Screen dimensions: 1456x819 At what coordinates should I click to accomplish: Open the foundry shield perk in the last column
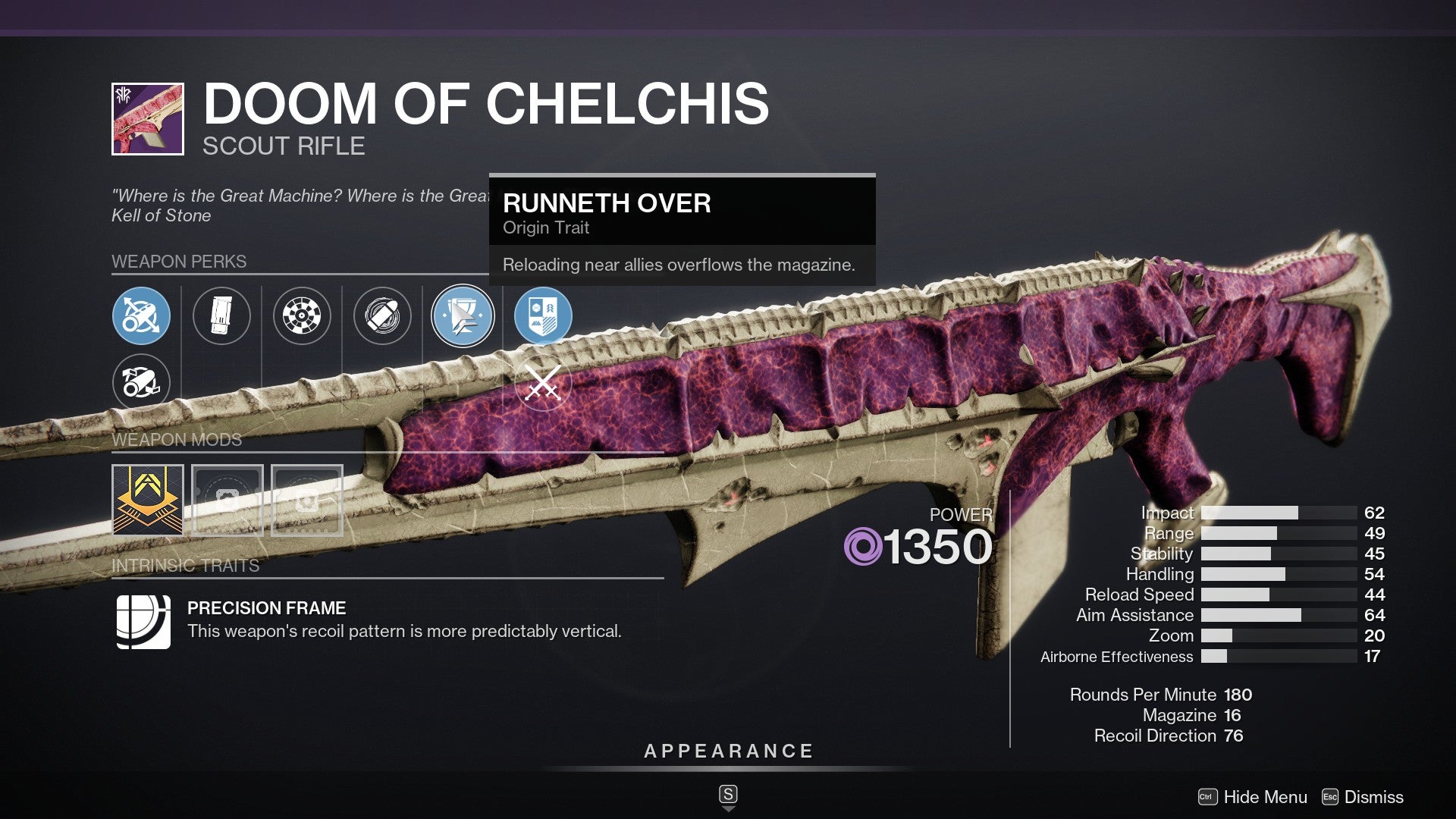pyautogui.click(x=544, y=317)
